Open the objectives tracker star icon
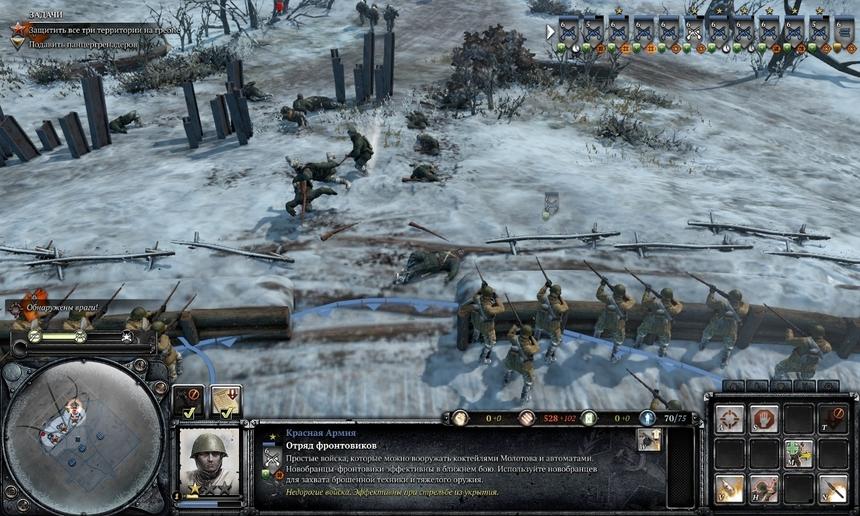 (19, 30)
